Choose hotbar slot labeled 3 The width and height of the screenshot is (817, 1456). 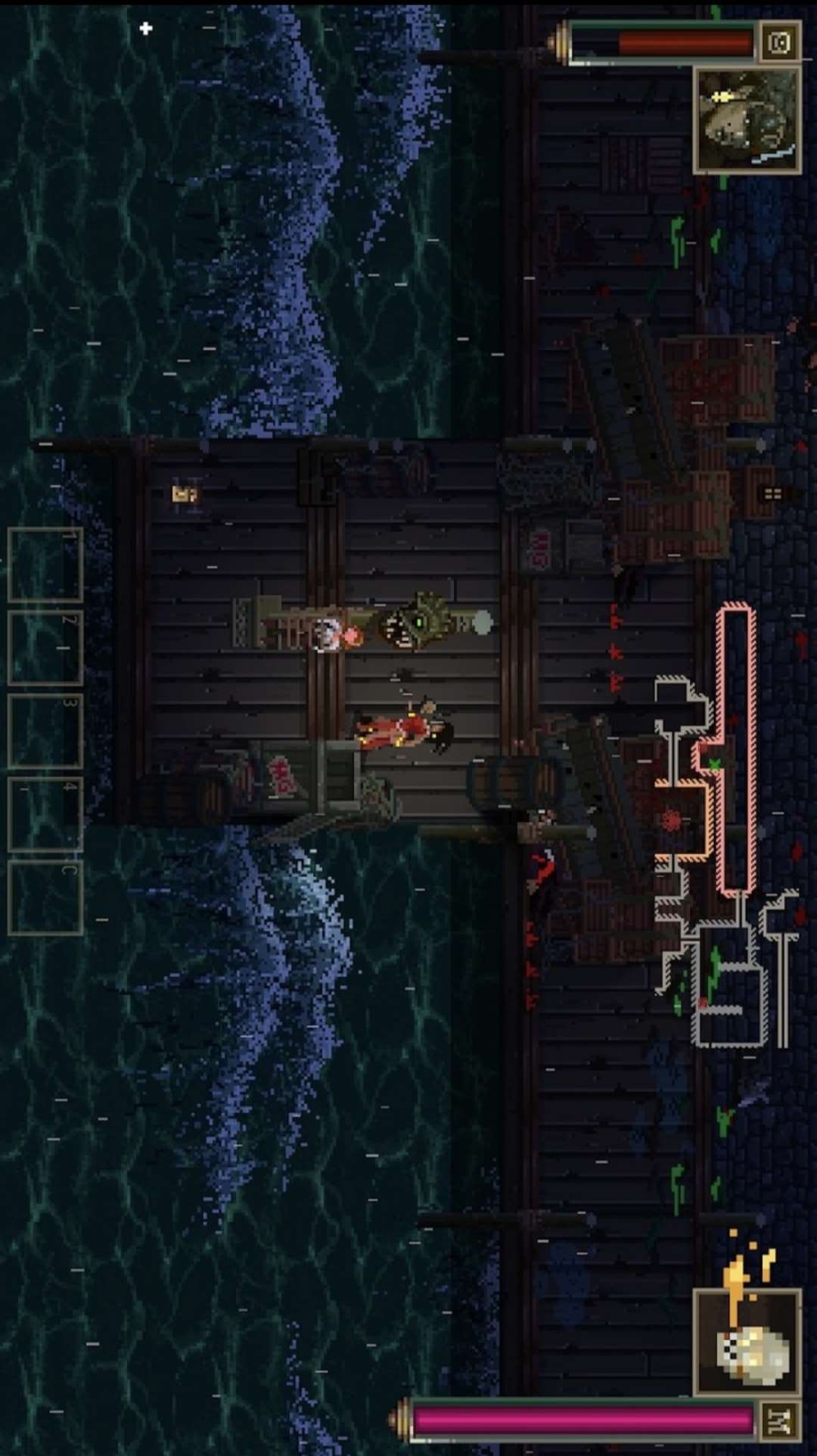(x=45, y=731)
